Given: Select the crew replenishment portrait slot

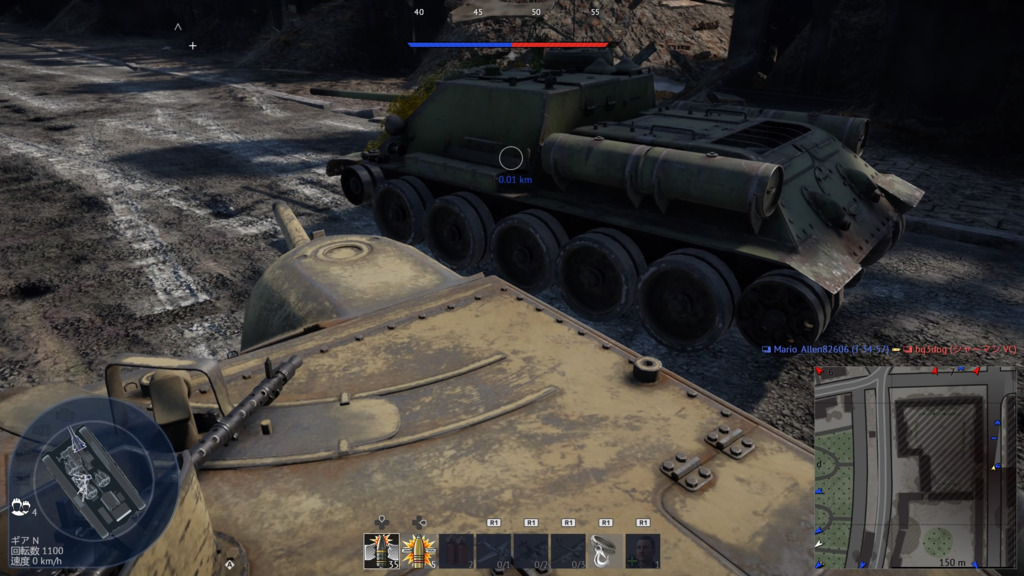Looking at the screenshot, I should pos(643,551).
